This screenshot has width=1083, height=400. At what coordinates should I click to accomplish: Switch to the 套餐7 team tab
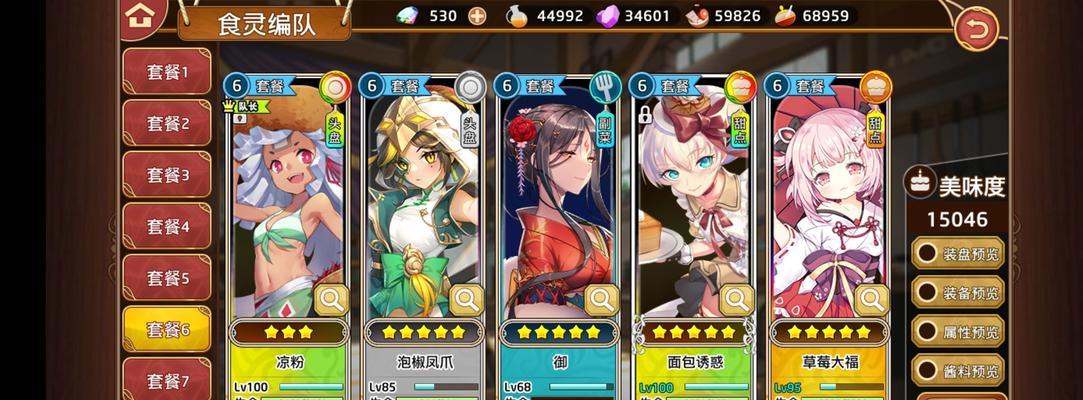point(166,381)
